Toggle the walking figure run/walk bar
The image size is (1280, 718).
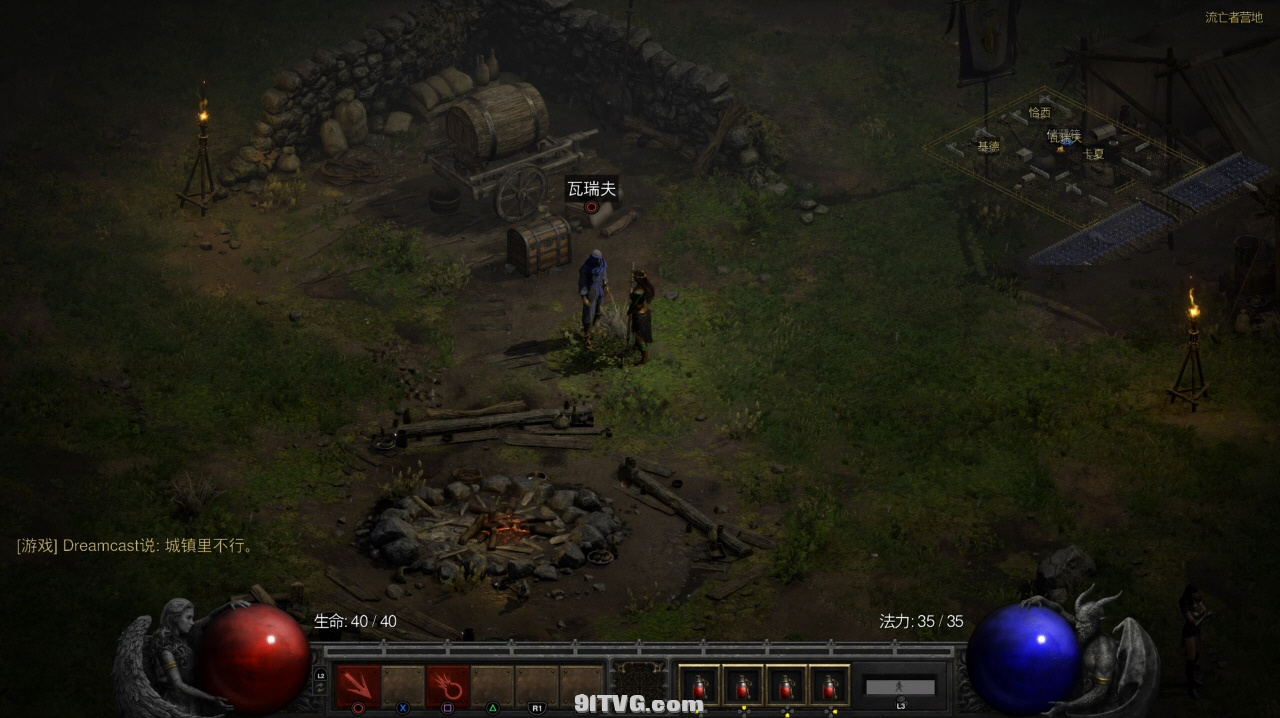coord(900,687)
